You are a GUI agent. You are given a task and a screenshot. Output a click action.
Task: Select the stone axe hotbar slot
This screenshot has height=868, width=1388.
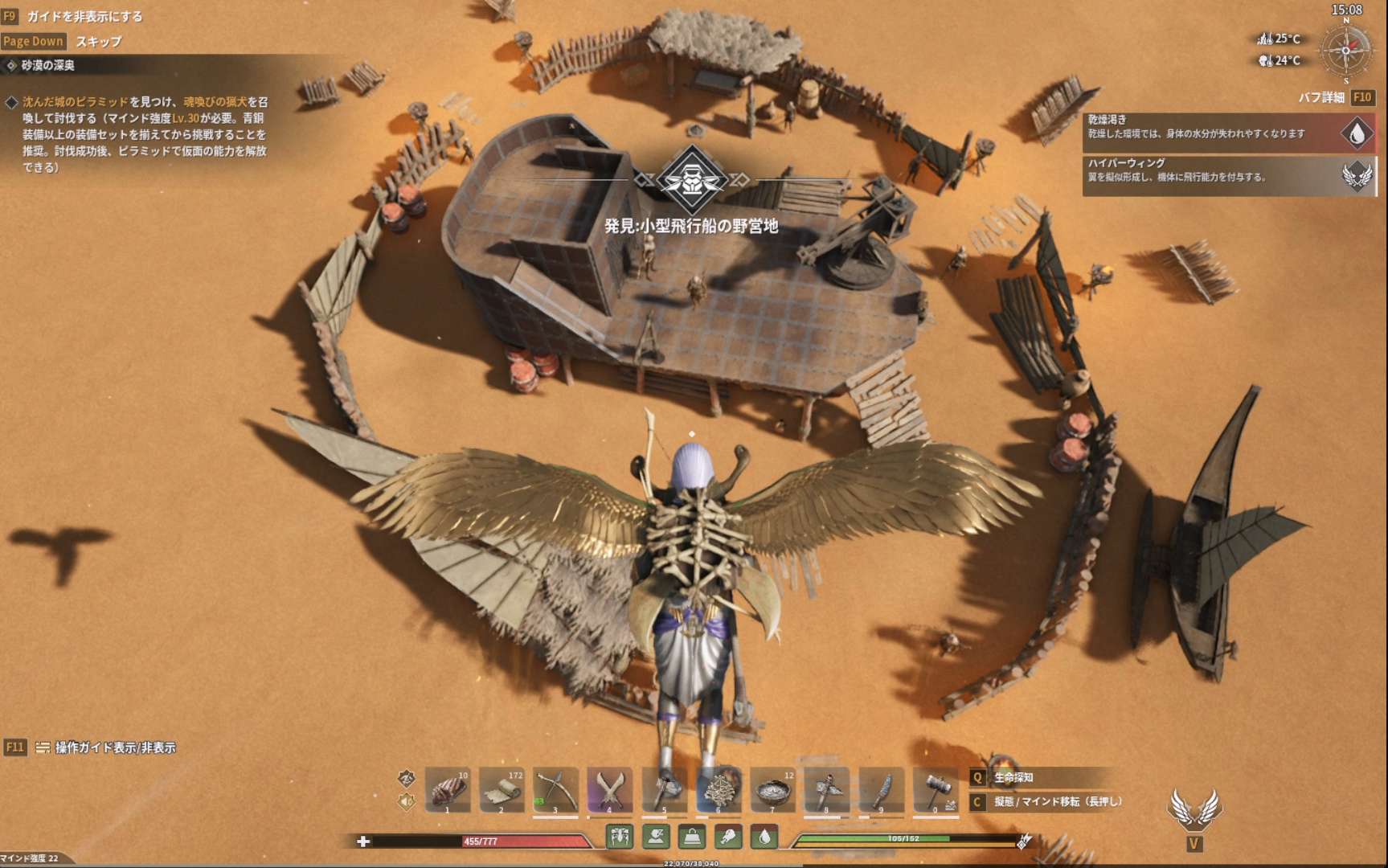pos(664,790)
